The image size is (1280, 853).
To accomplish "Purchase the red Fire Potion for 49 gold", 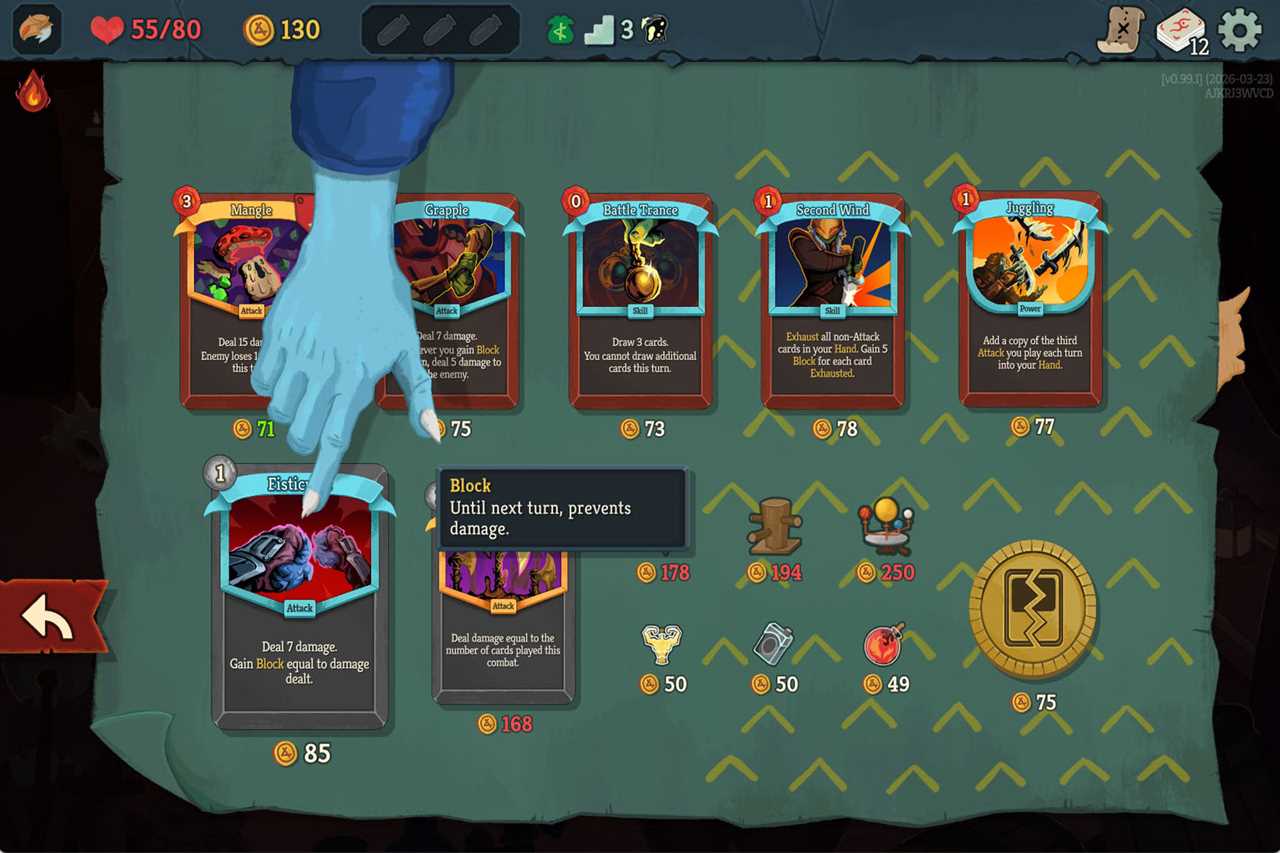I will (x=884, y=643).
